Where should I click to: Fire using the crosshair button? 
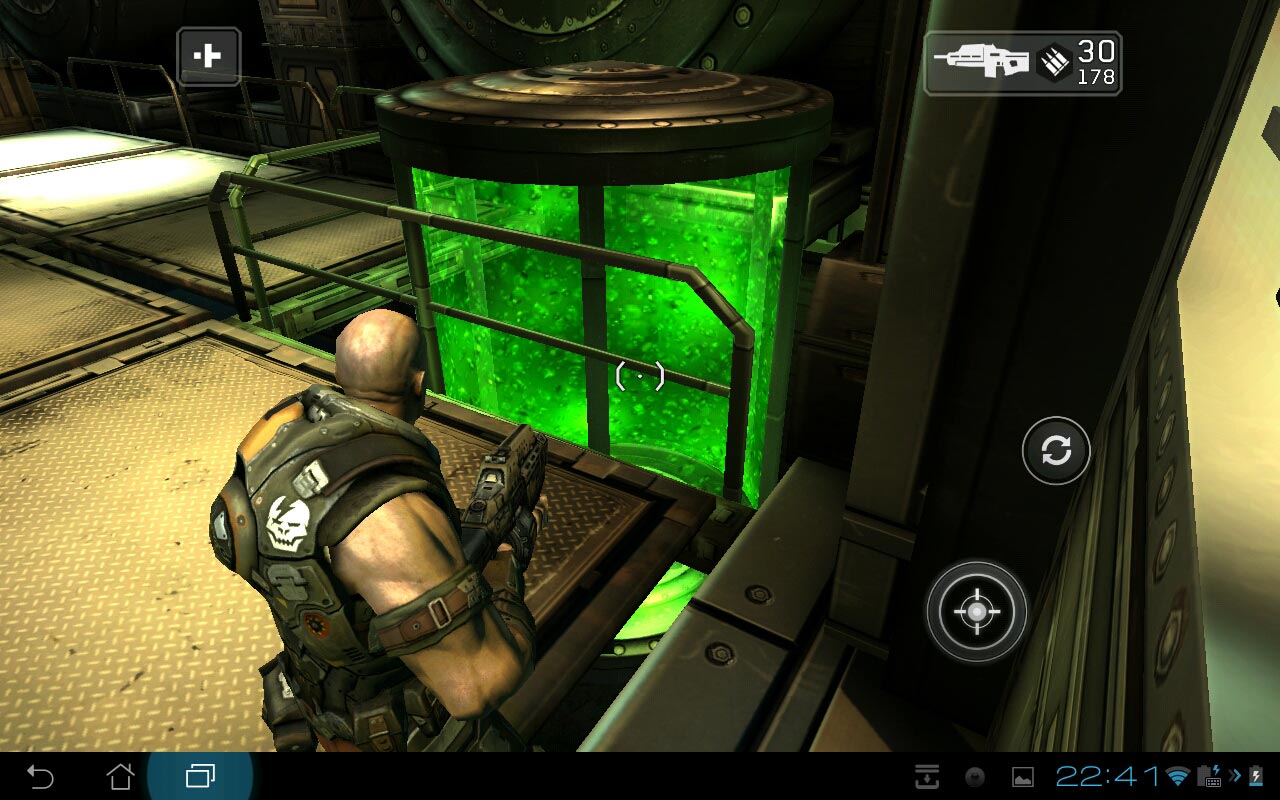coord(976,611)
